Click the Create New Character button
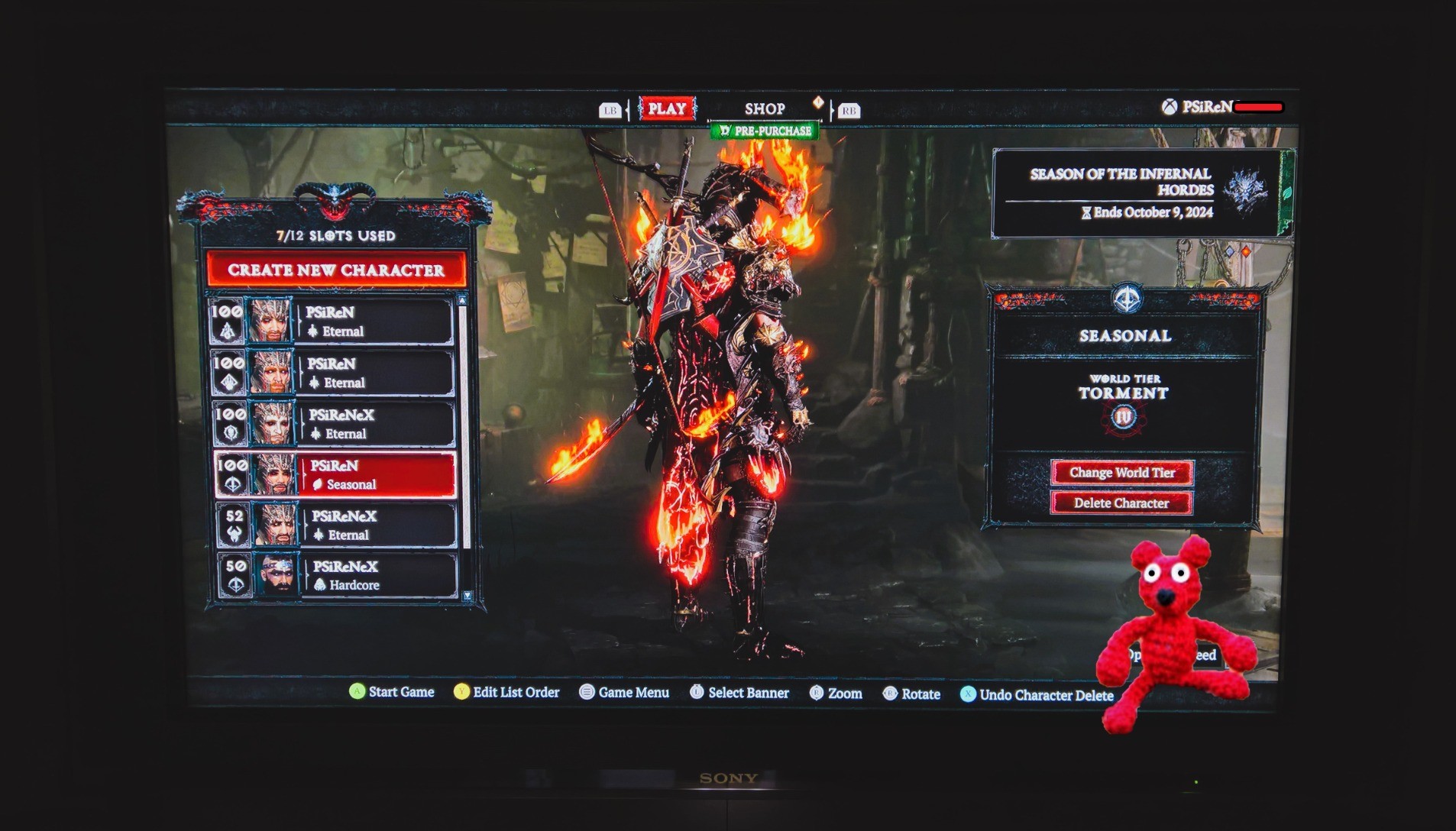The image size is (1456, 831). click(336, 270)
